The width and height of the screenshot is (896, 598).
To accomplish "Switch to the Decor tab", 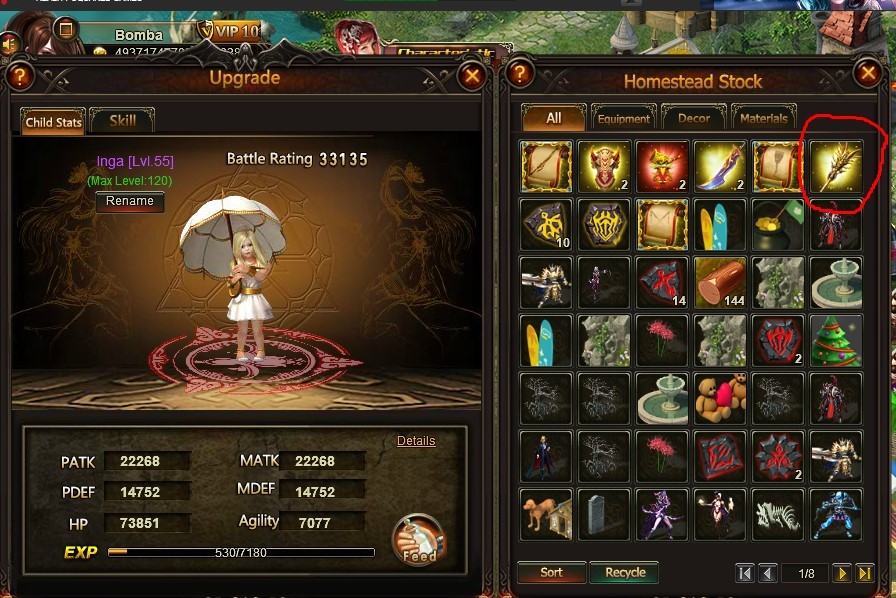I will 694,118.
